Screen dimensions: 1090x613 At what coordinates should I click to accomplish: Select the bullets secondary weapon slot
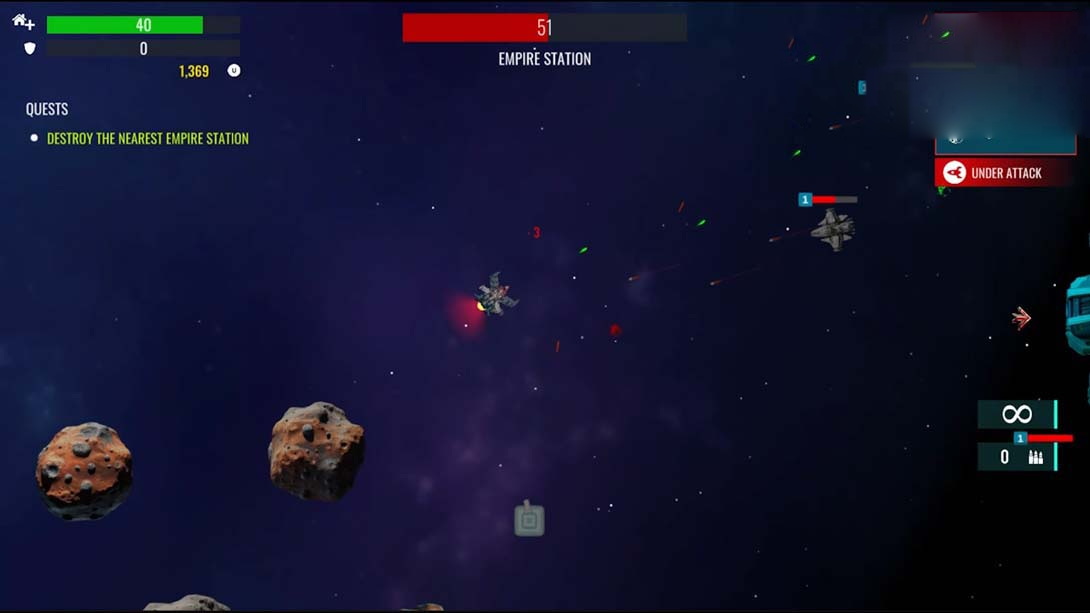click(x=1017, y=457)
